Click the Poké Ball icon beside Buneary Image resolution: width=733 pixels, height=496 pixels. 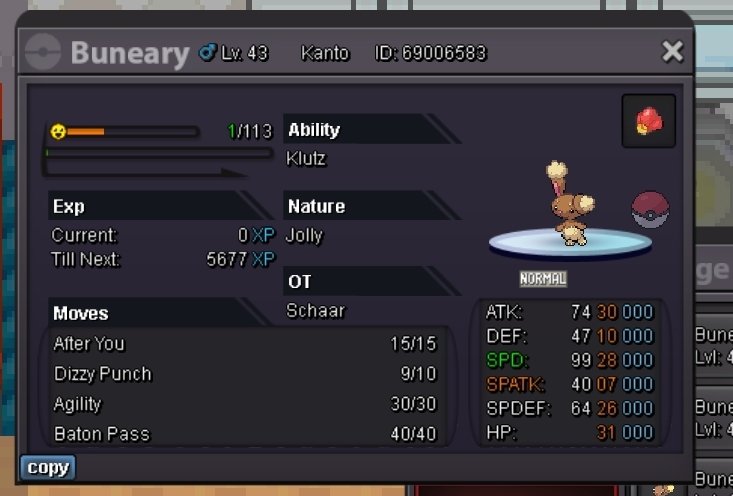649,211
